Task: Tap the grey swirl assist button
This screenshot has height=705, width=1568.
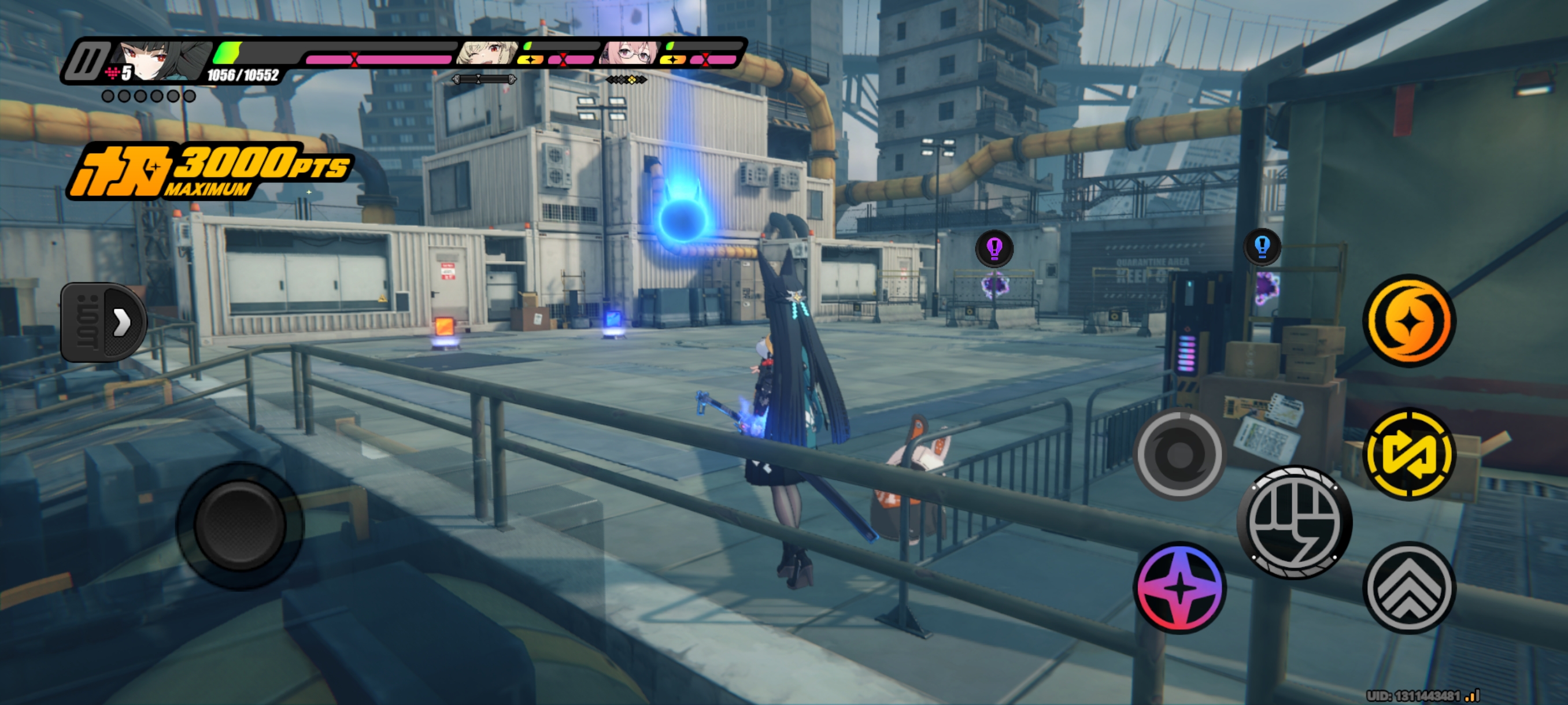Action: coord(1179,454)
